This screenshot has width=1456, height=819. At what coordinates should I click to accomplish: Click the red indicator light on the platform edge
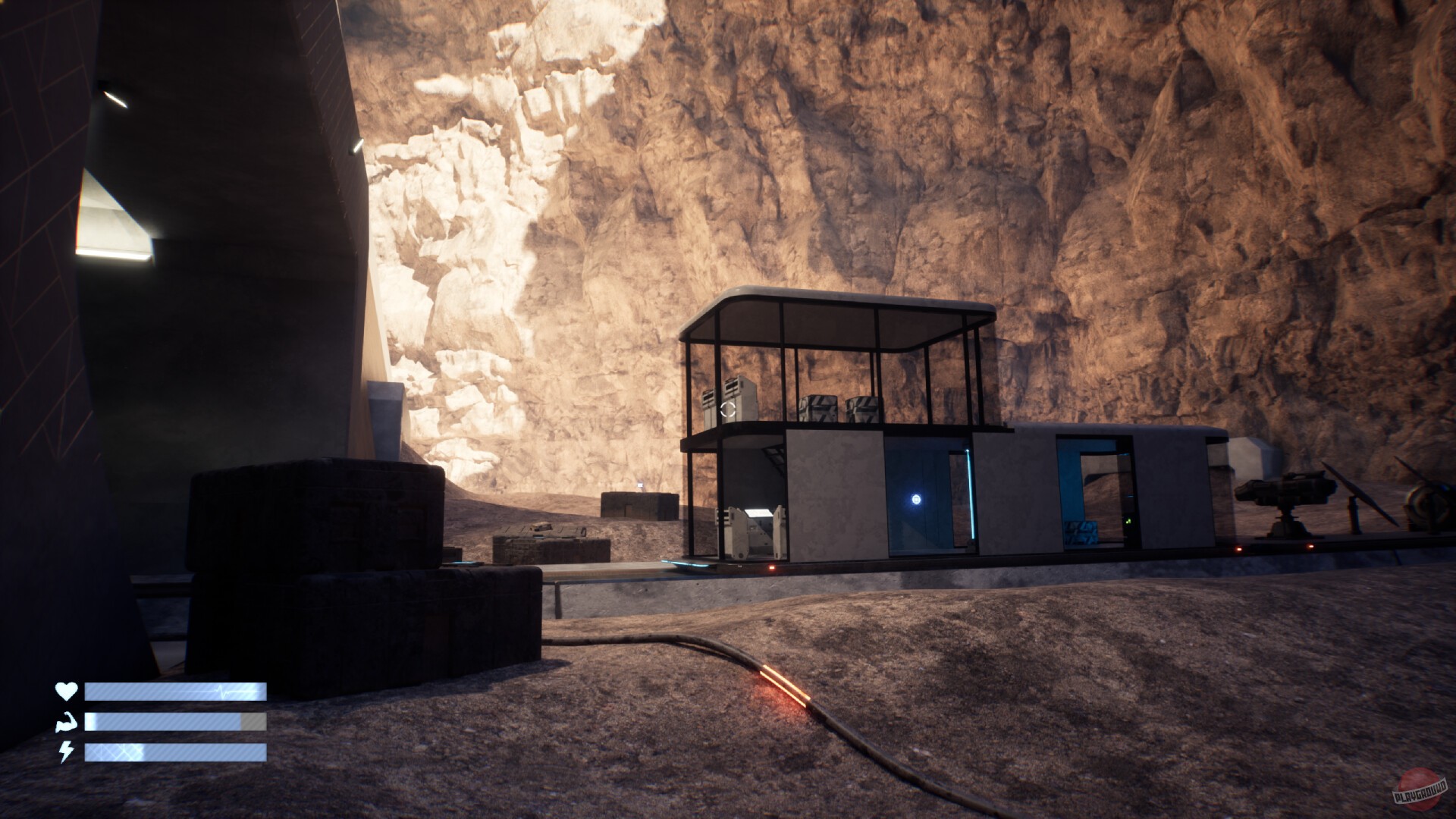coord(771,567)
